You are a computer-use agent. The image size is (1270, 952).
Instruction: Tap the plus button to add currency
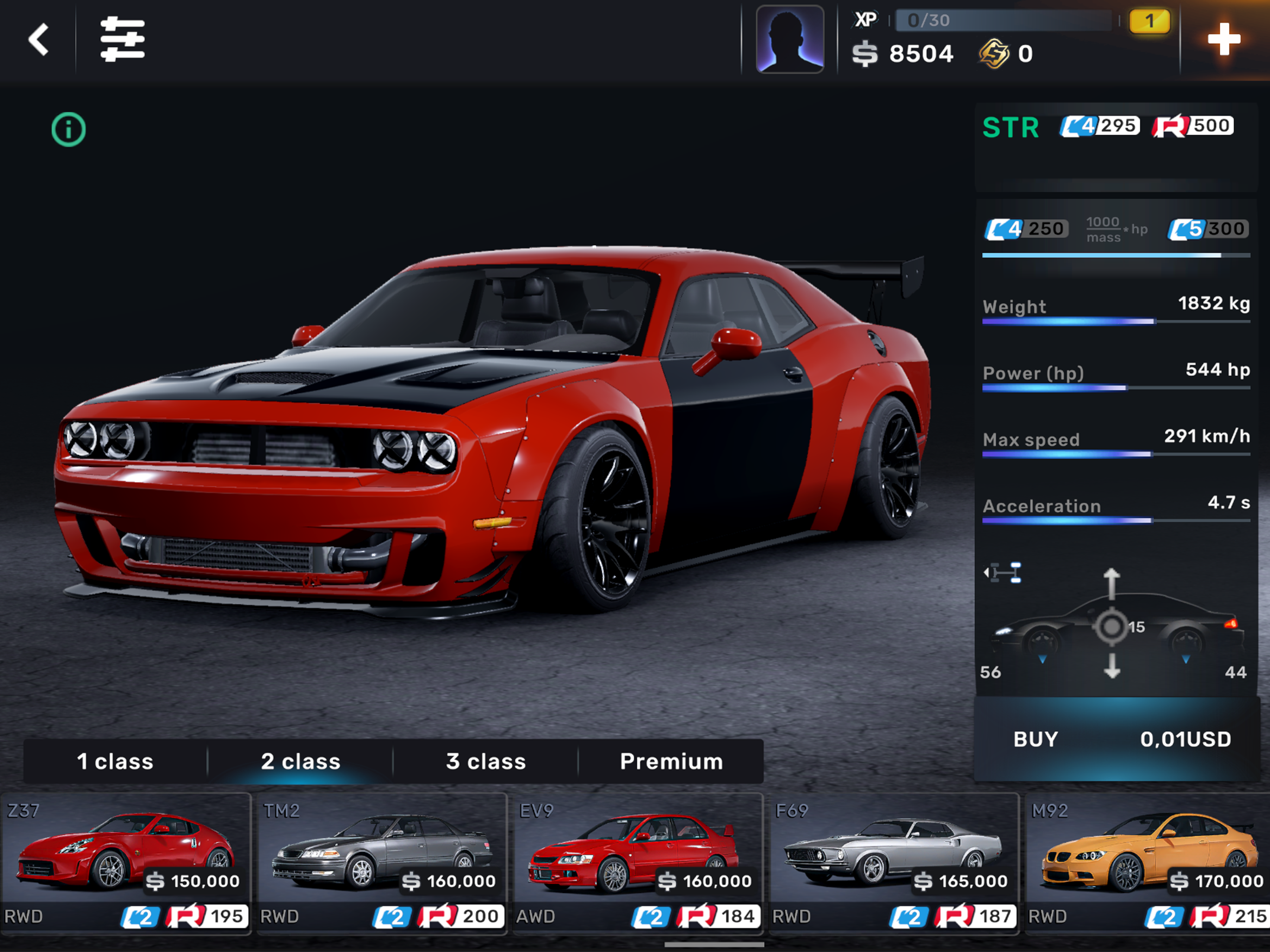tap(1224, 40)
